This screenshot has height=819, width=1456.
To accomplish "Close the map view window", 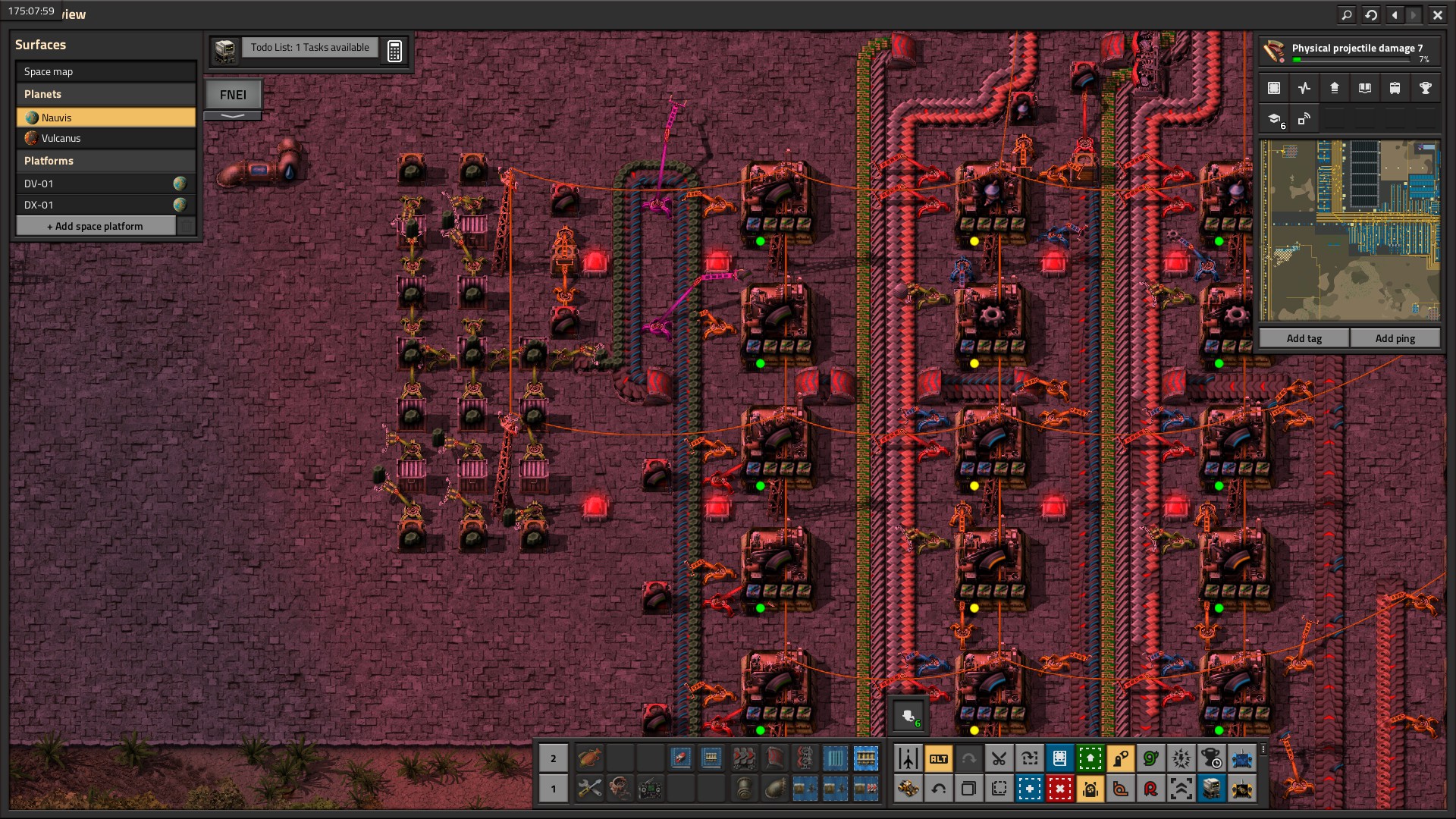I will 1437,14.
